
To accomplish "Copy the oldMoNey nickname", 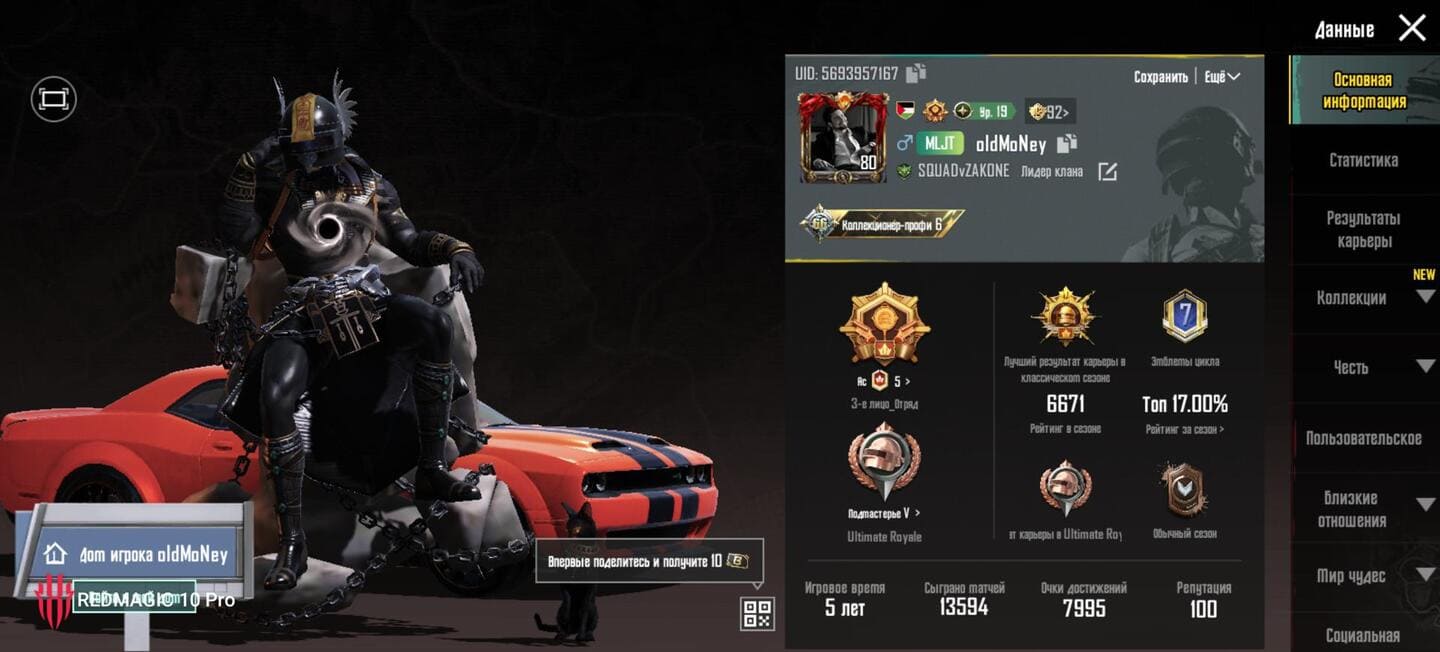I will tap(1067, 144).
